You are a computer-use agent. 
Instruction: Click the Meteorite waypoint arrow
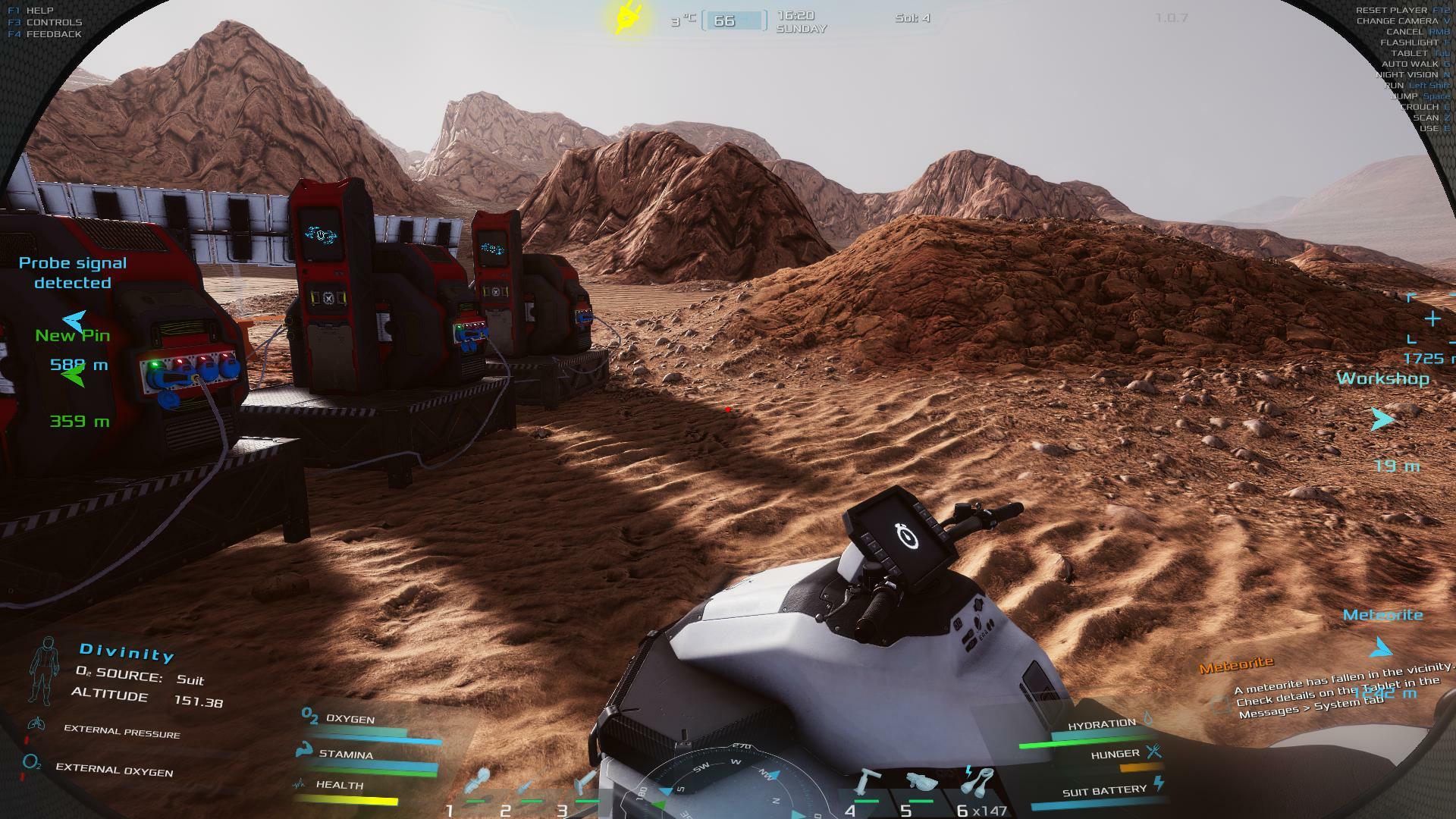1382,648
